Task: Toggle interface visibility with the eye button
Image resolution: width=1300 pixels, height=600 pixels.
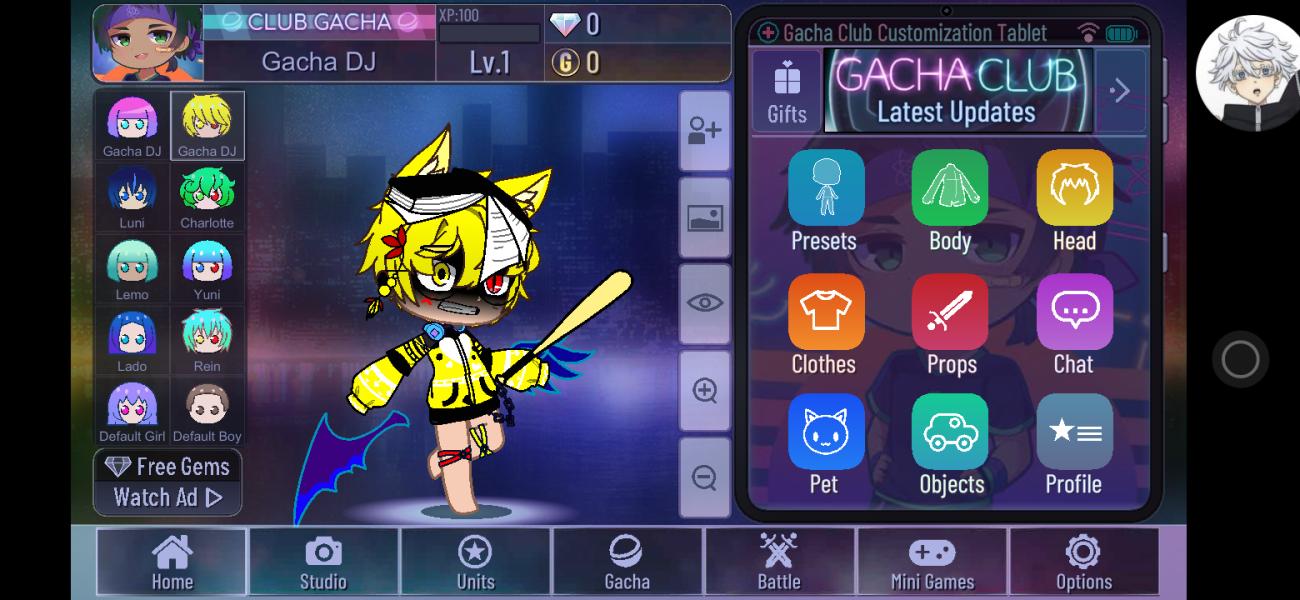Action: (704, 304)
